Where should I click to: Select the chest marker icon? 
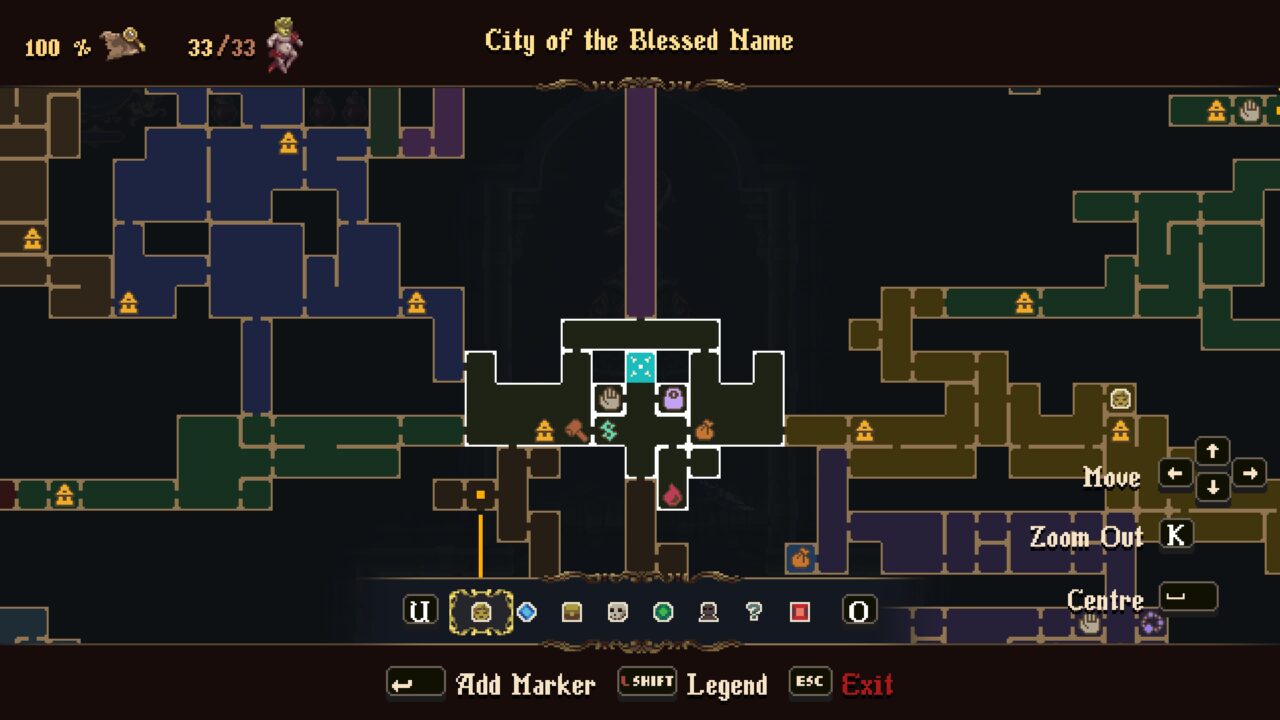pos(571,610)
